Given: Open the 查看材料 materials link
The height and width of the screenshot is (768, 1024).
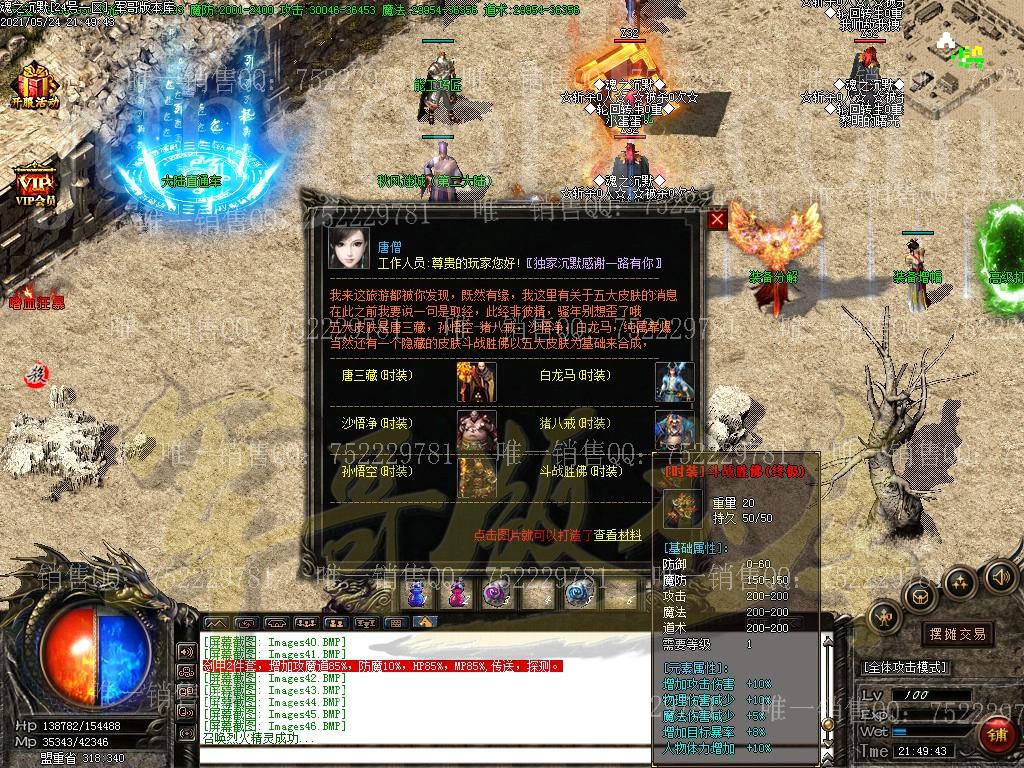Looking at the screenshot, I should 618,536.
